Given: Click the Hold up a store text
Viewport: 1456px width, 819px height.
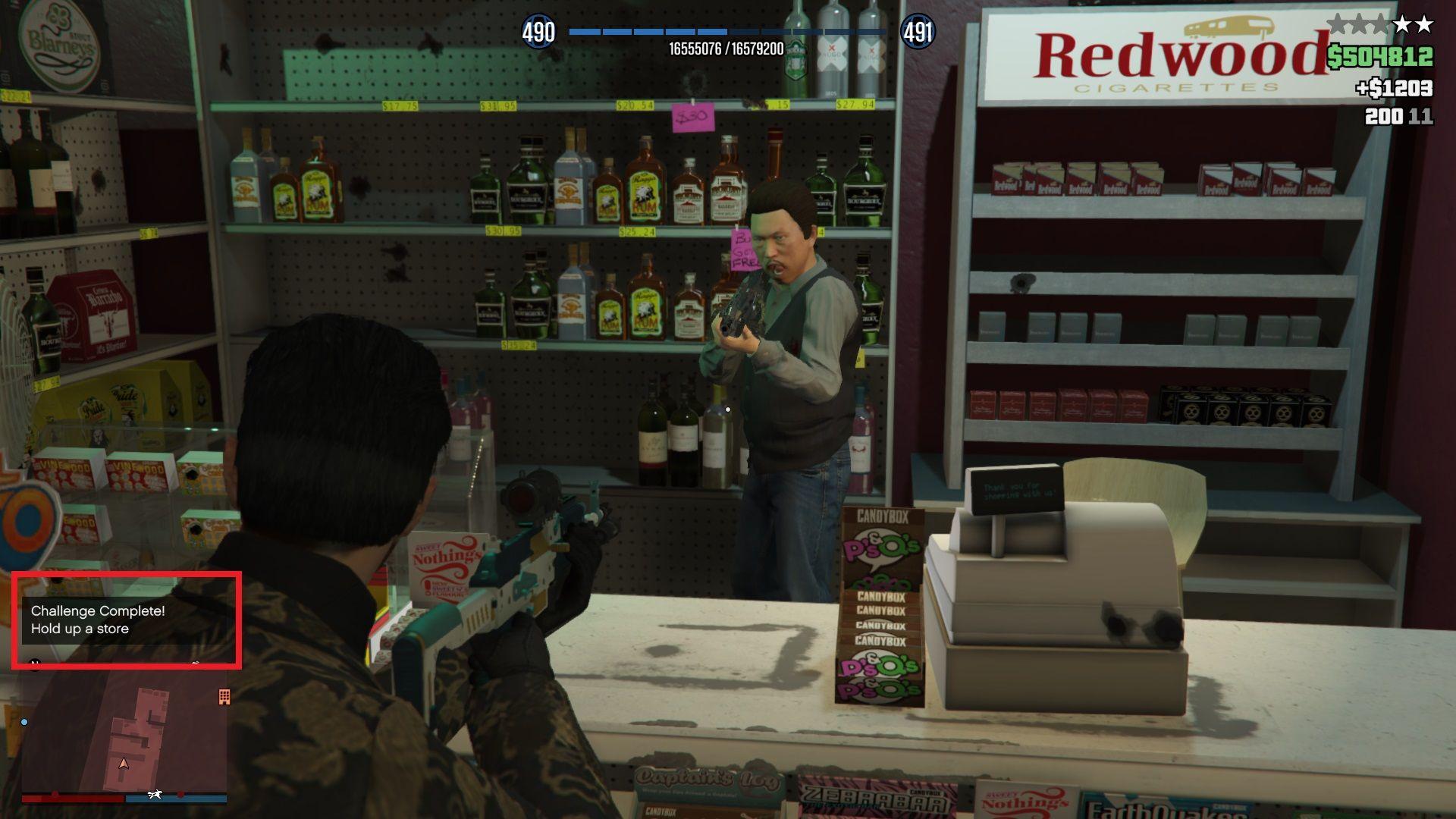Looking at the screenshot, I should click(x=80, y=628).
